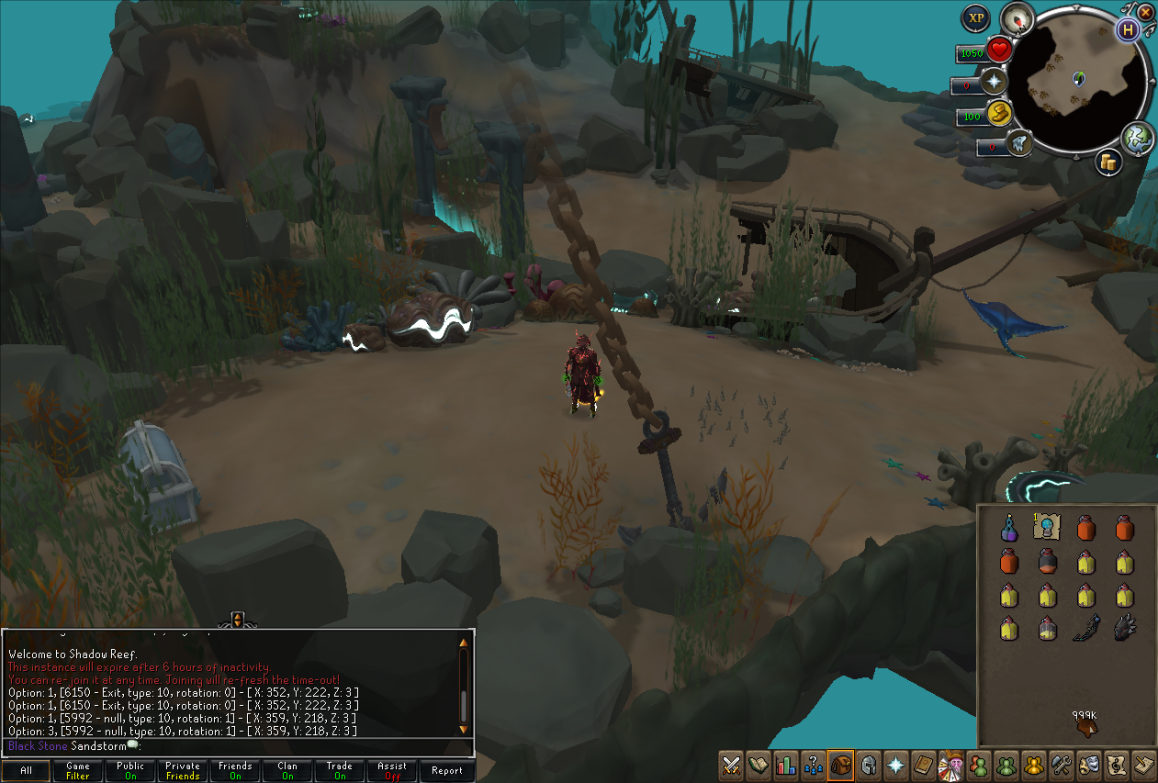The width and height of the screenshot is (1158, 783).
Task: Close the game with the red X
Action: [1146, 9]
